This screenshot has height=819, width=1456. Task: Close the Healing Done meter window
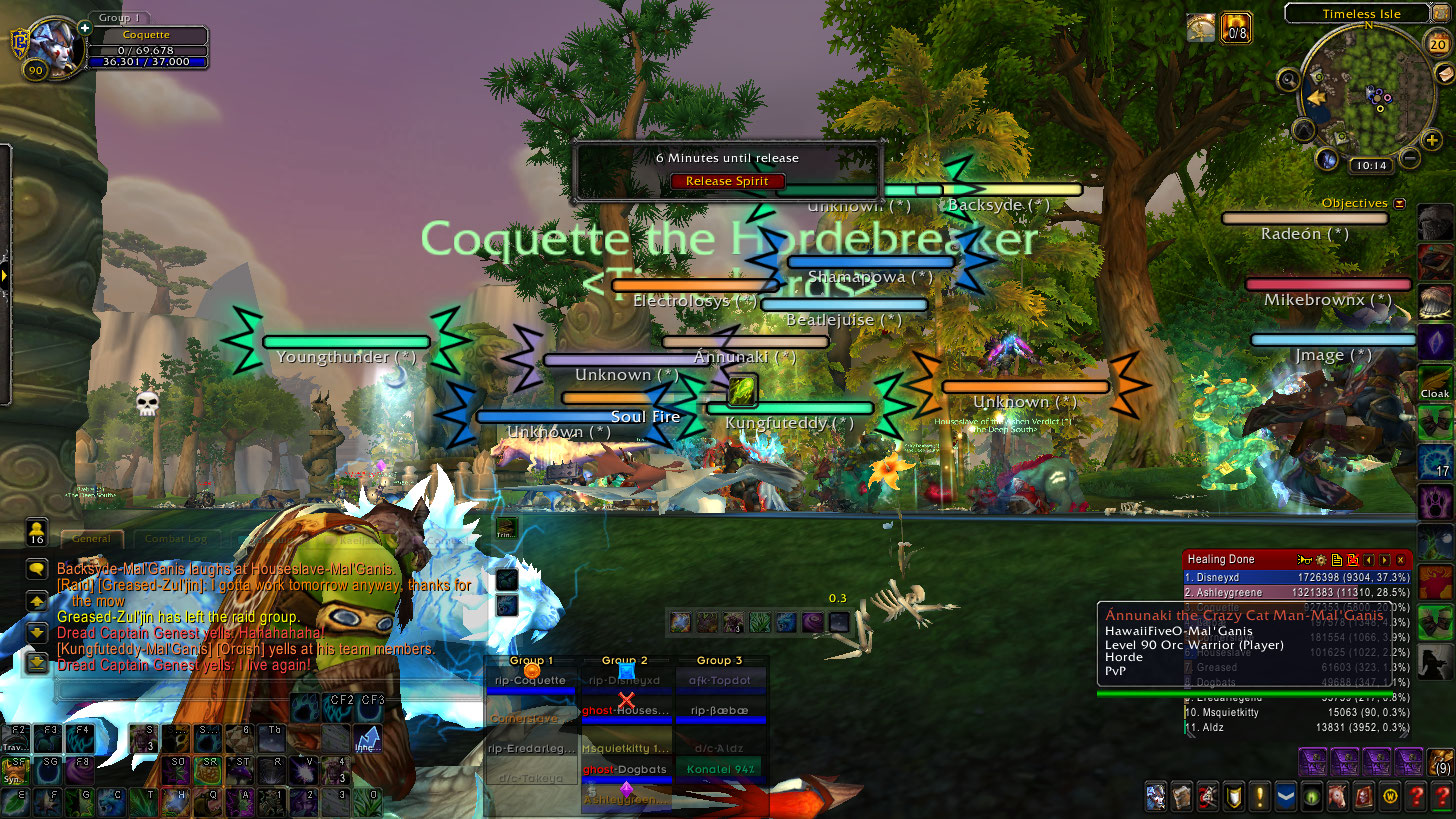(1400, 559)
